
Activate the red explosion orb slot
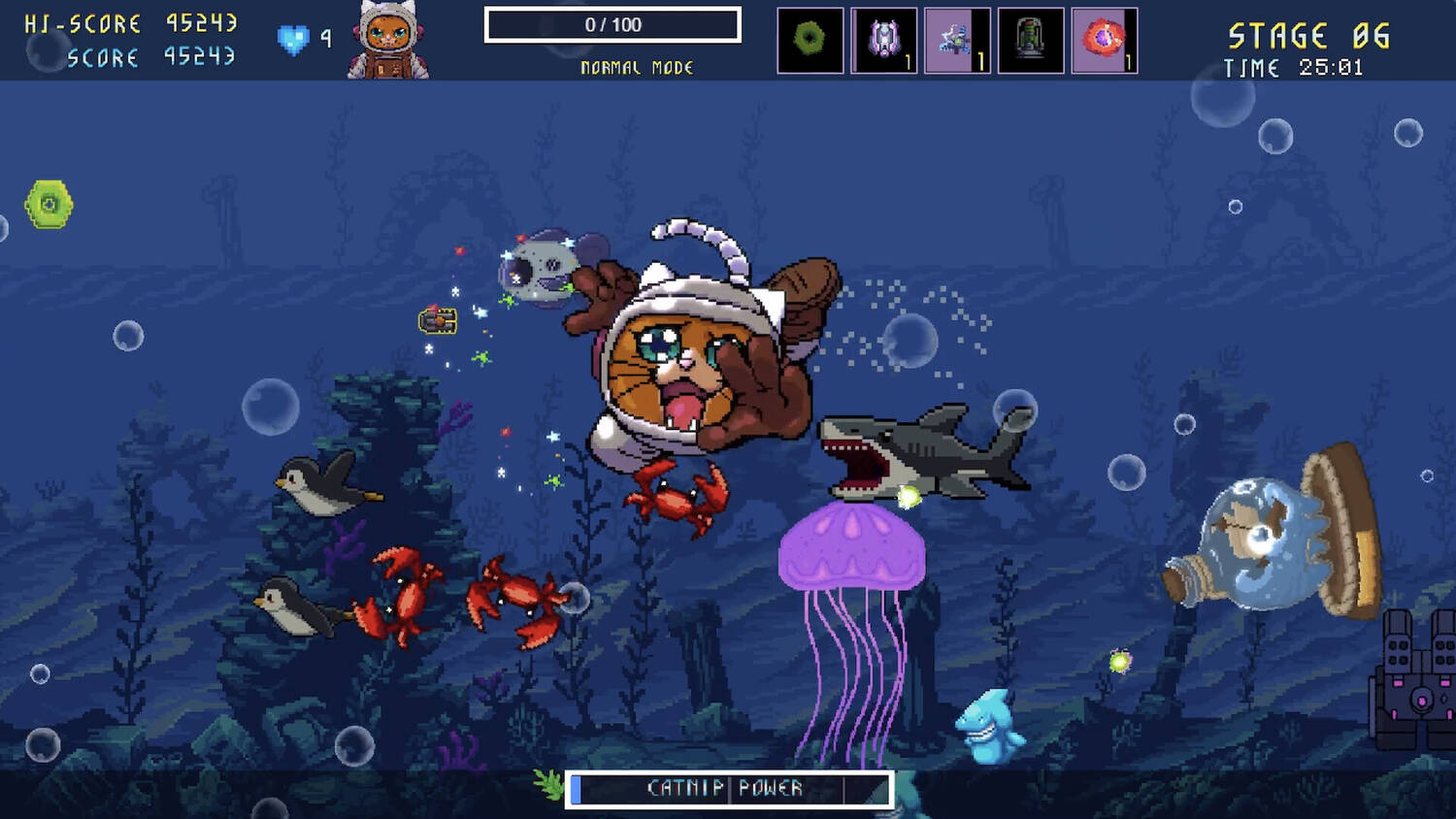click(x=1104, y=40)
